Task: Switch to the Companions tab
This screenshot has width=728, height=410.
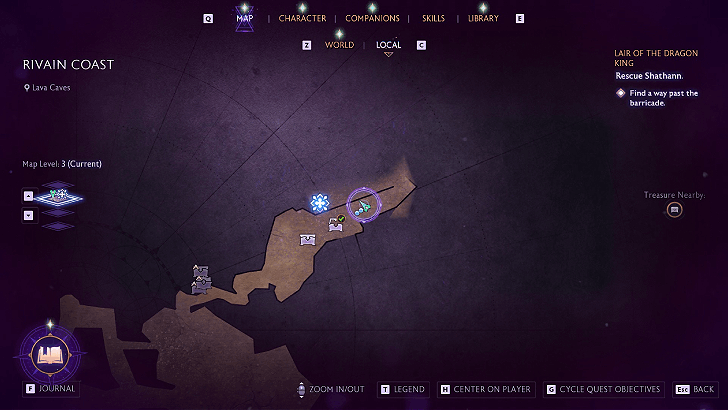Action: [372, 18]
